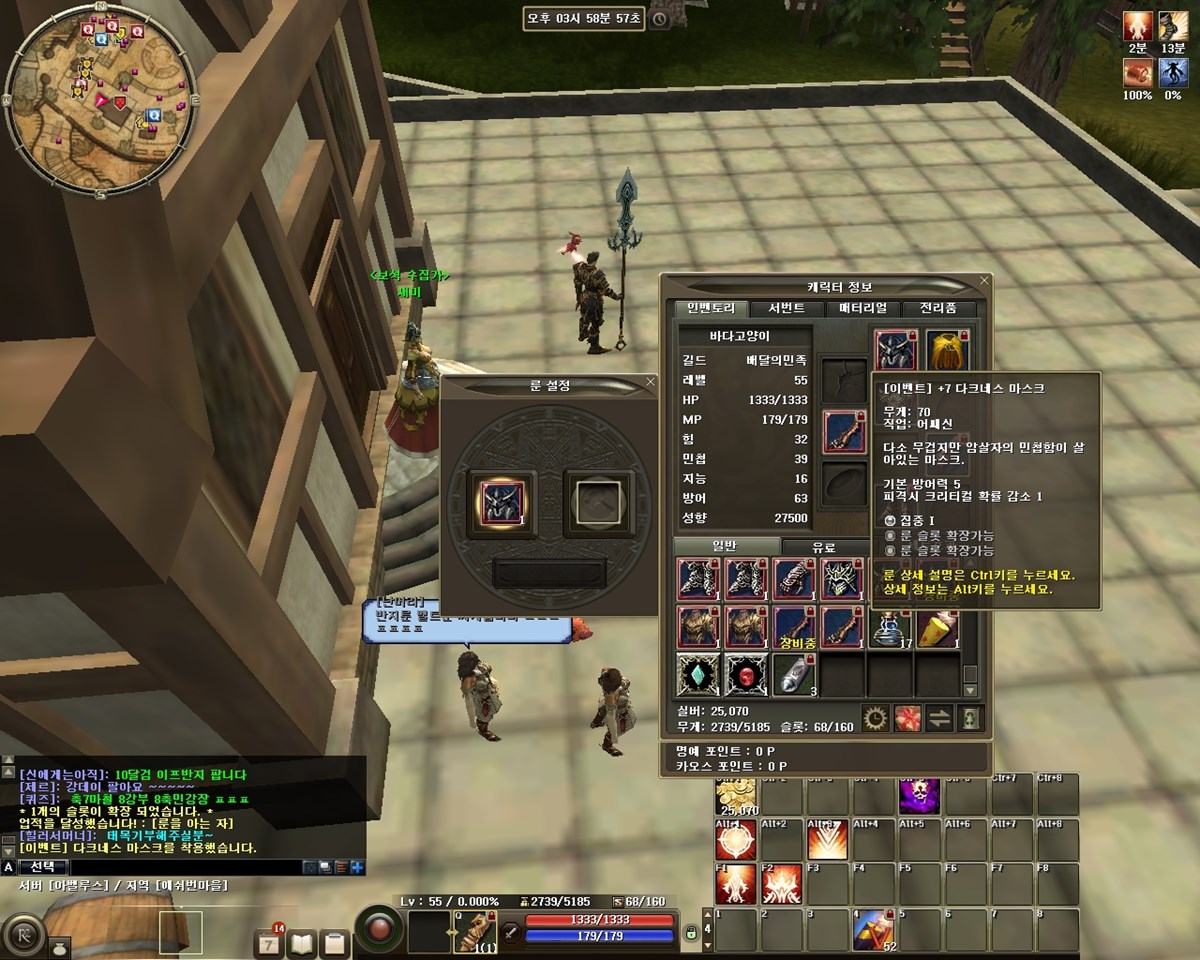Click the teal diamond gem in inventory
The width and height of the screenshot is (1200, 960).
click(x=699, y=675)
